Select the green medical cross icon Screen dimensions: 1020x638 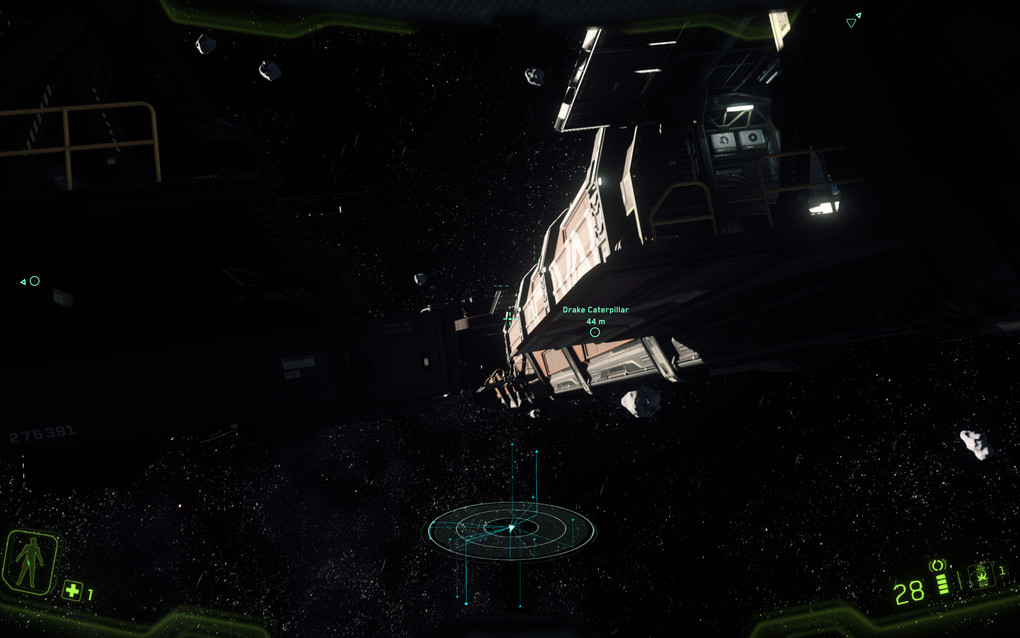point(72,590)
